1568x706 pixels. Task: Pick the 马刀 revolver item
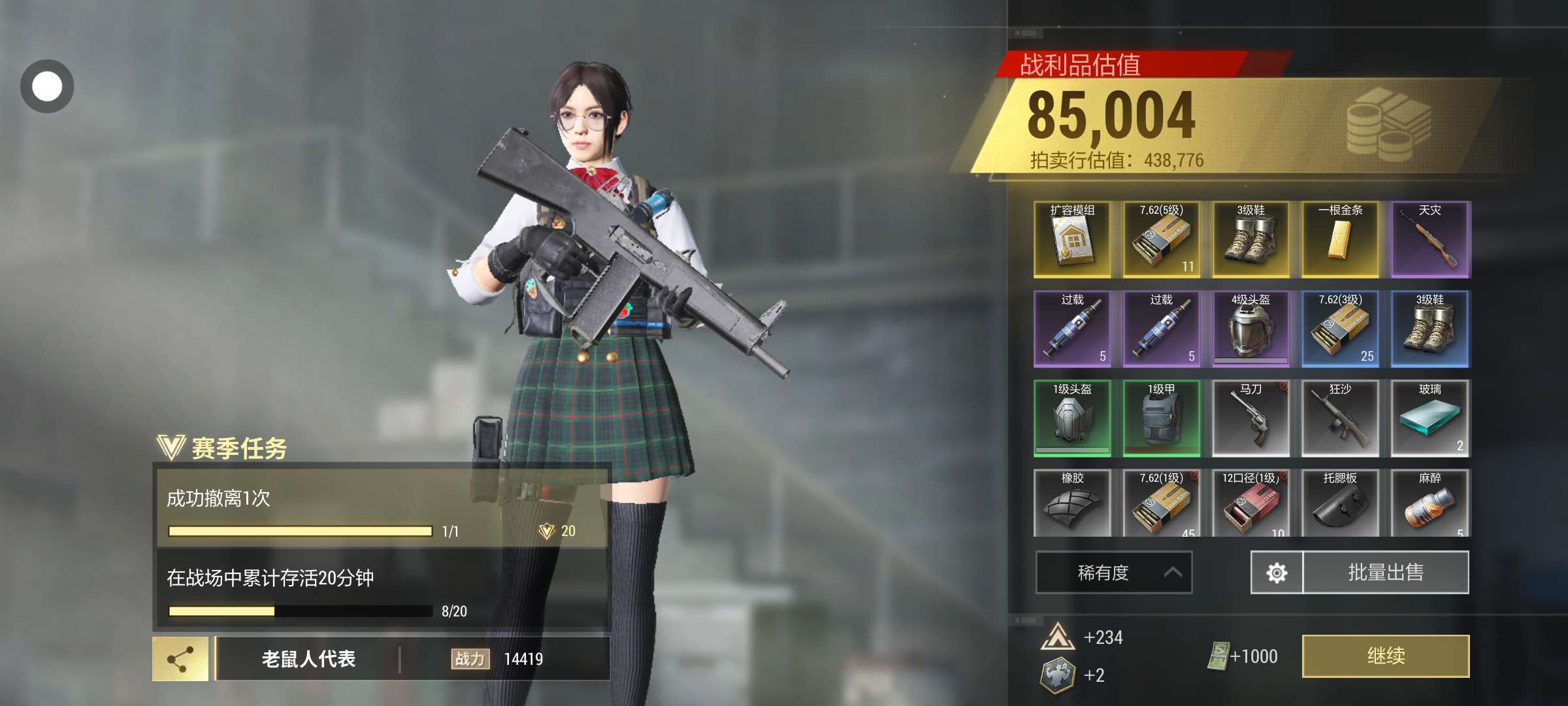tap(1250, 418)
